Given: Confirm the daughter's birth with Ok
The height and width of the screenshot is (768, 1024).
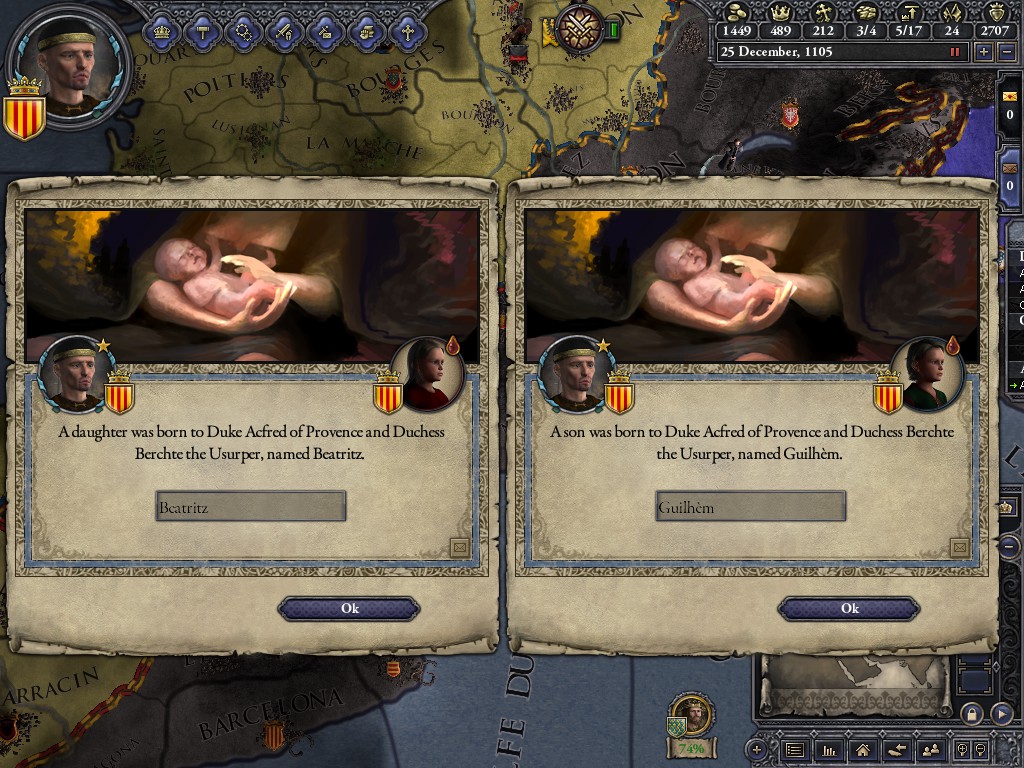Looking at the screenshot, I should click(349, 608).
